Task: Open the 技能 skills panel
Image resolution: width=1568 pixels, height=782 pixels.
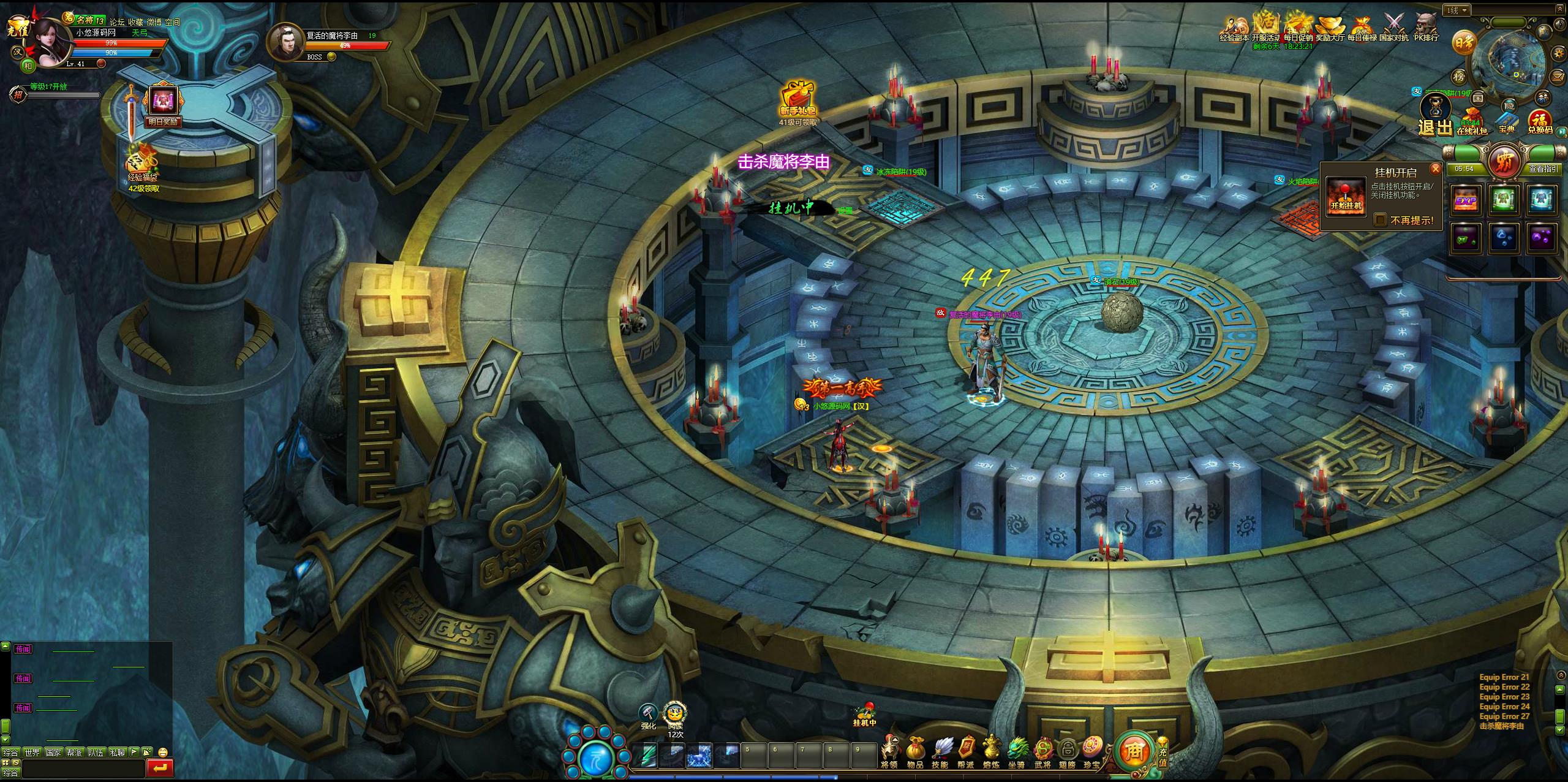Action: pos(940,751)
